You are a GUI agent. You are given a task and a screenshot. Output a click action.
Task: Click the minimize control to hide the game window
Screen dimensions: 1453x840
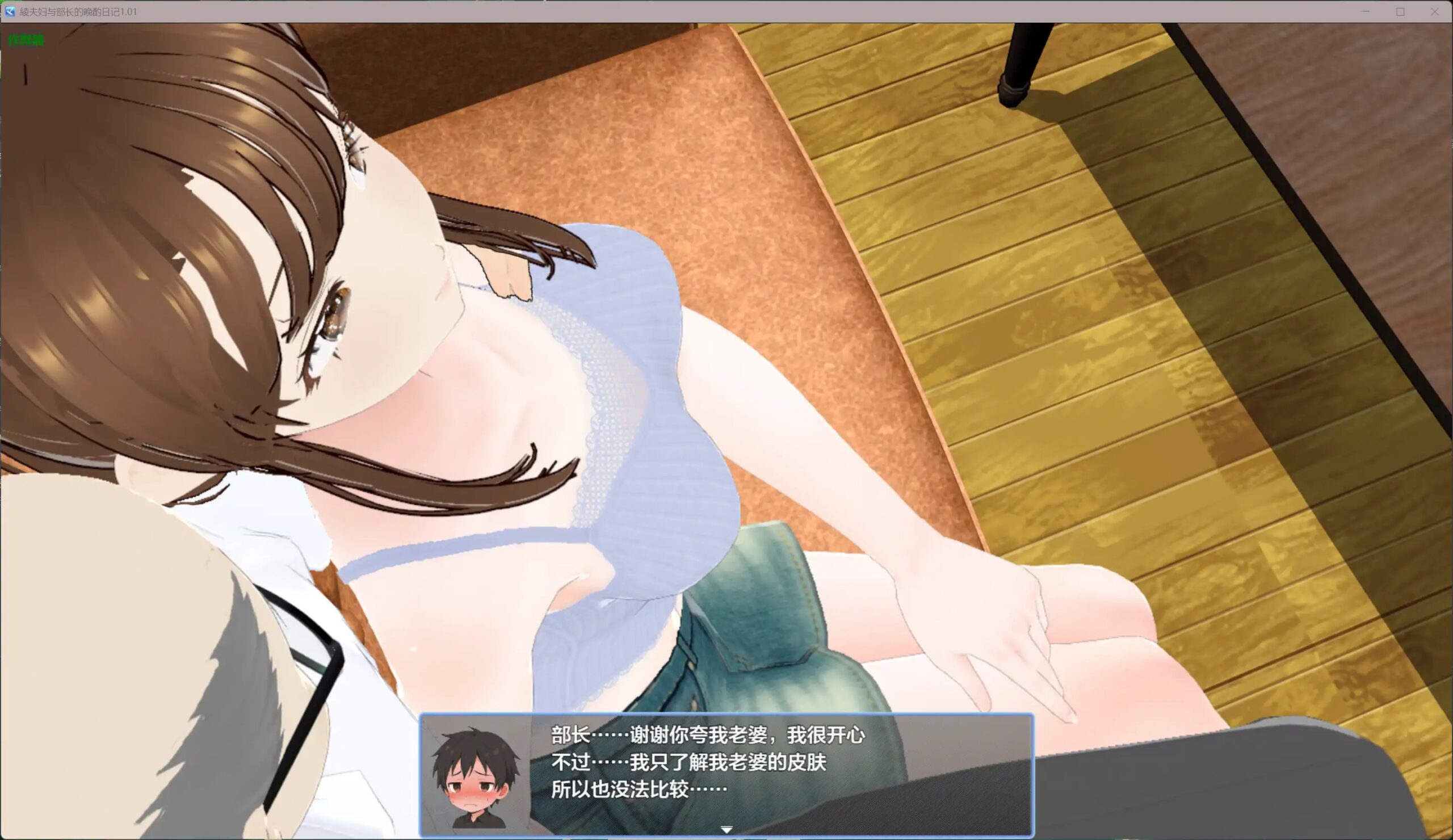pos(1366,11)
